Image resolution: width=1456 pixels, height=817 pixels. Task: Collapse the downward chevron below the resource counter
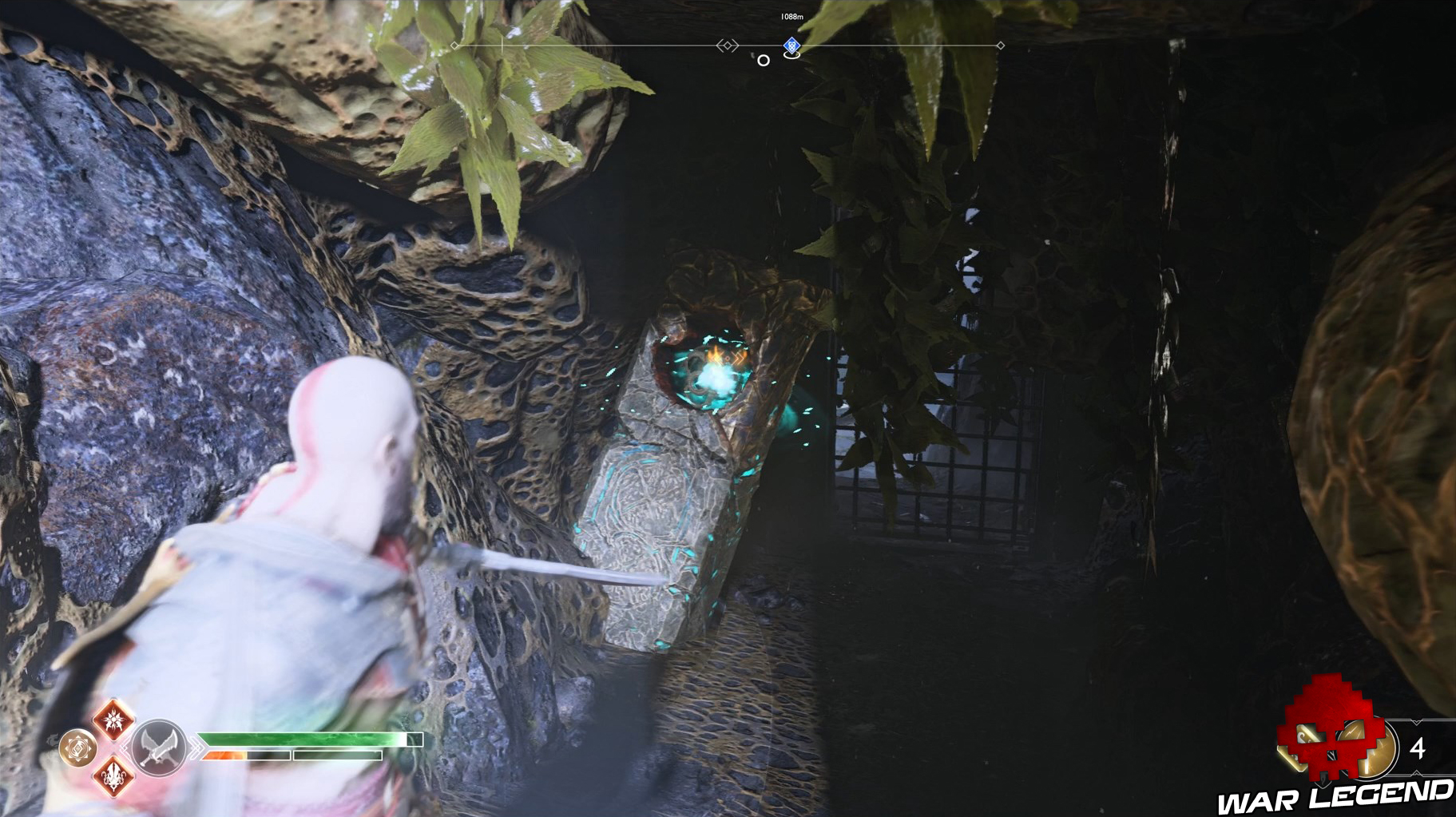[x=1416, y=773]
